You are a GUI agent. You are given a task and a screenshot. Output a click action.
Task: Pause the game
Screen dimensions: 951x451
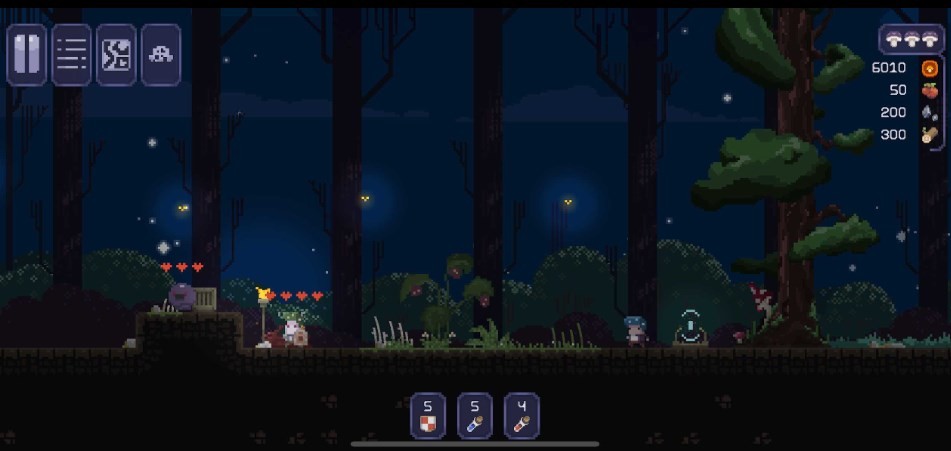[27, 55]
